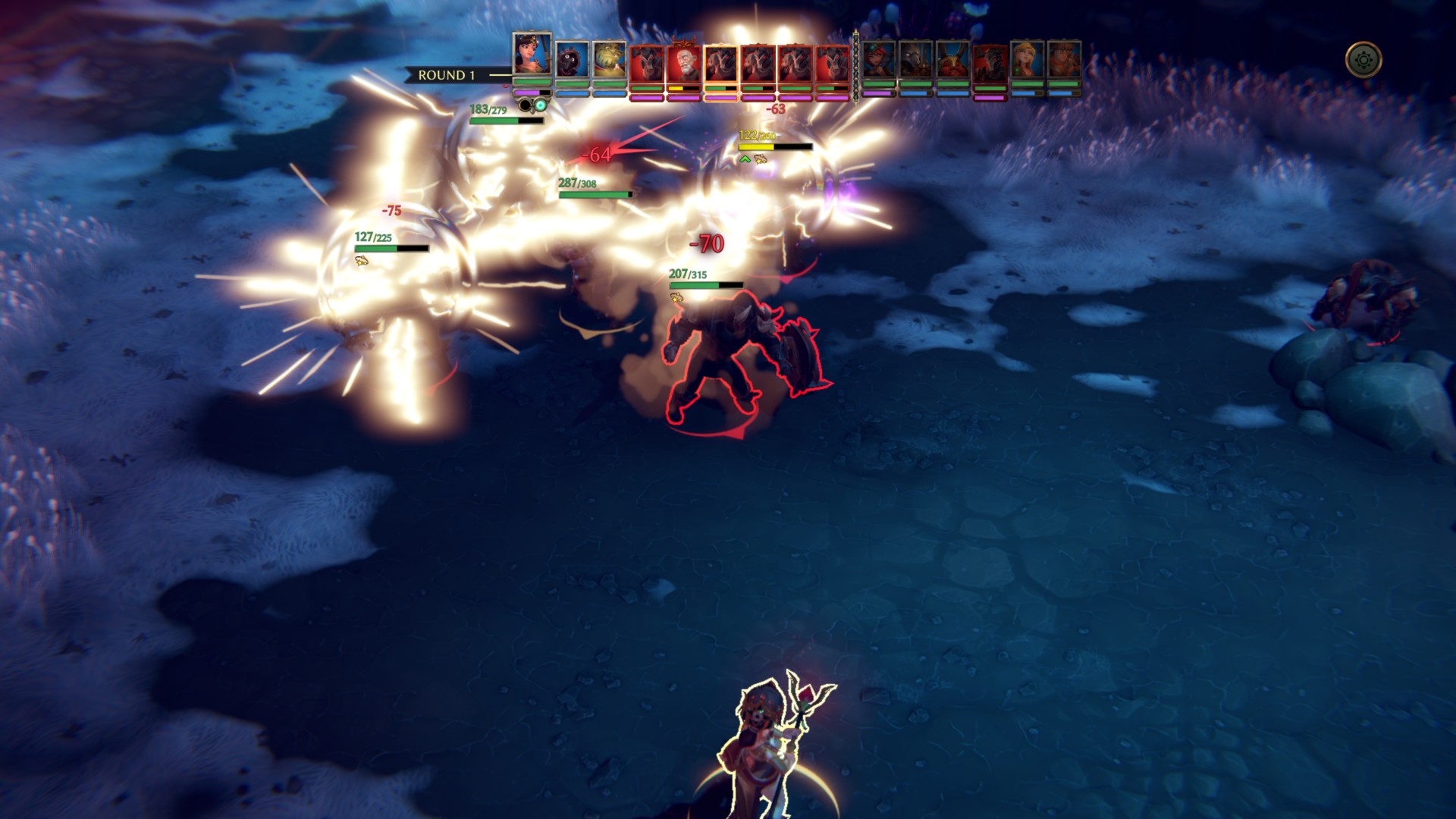Select the black round creature portrait
Viewport: 1456px width, 819px height.
coord(572,61)
